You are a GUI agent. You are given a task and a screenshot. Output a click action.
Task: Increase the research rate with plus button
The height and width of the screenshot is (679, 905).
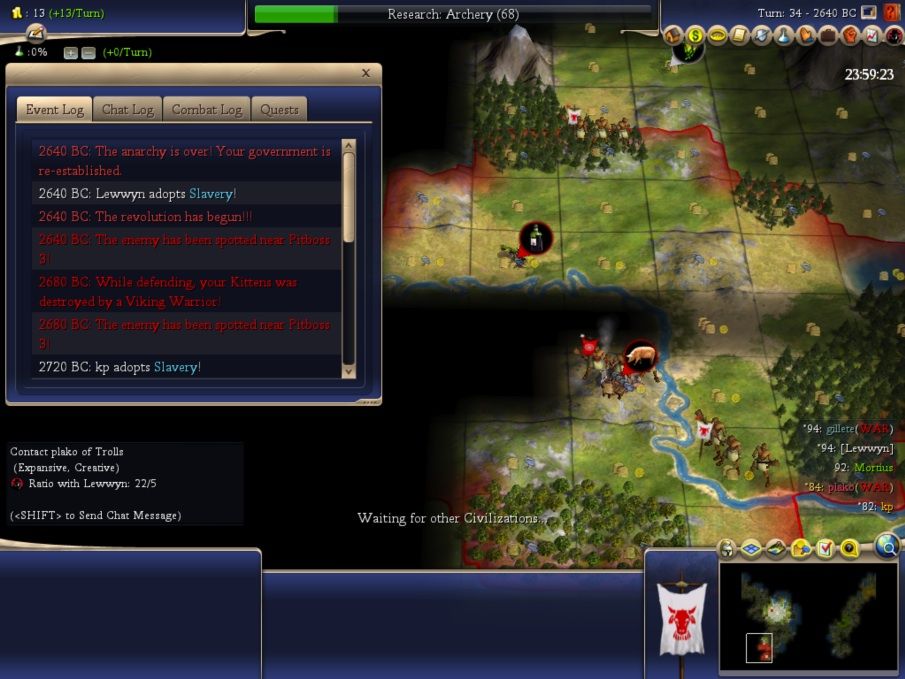pyautogui.click(x=70, y=53)
